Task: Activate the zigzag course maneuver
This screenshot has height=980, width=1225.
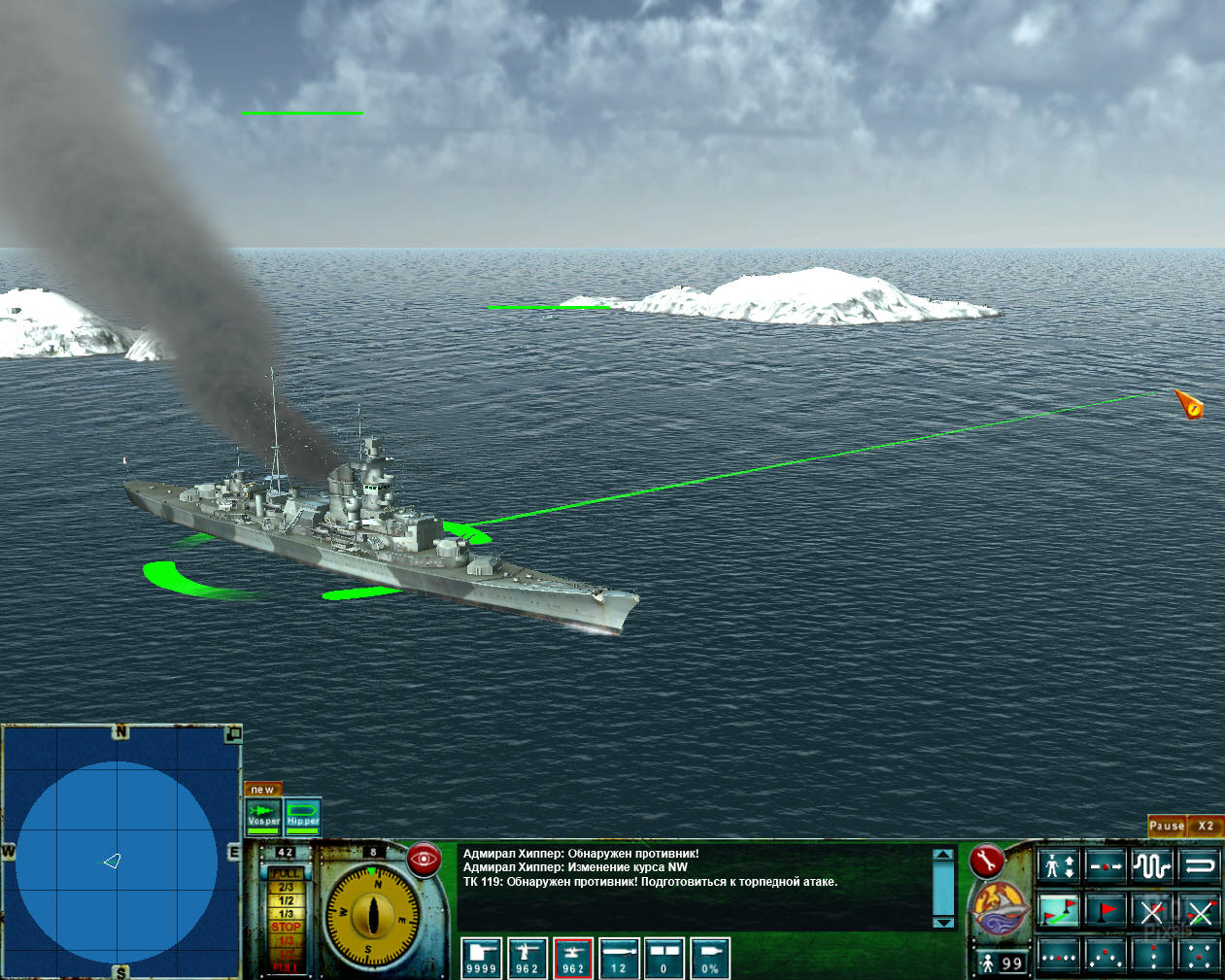Action: (1152, 864)
